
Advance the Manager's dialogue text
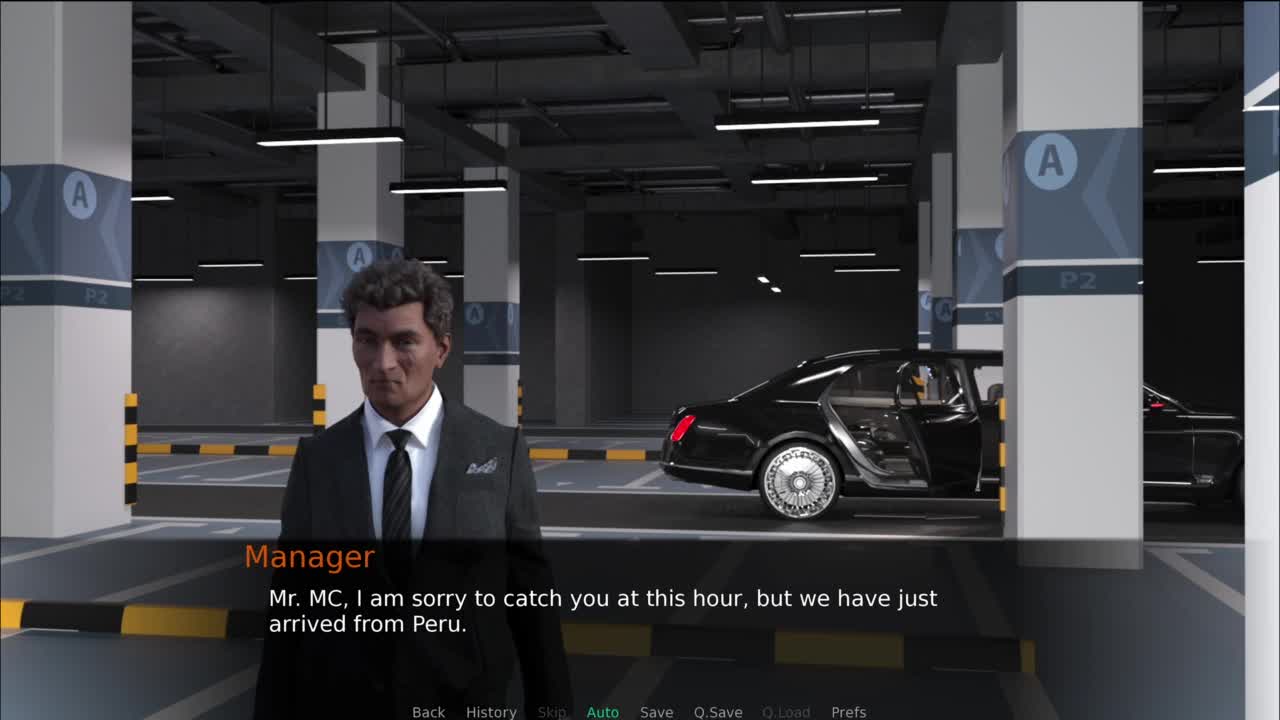tap(640, 610)
